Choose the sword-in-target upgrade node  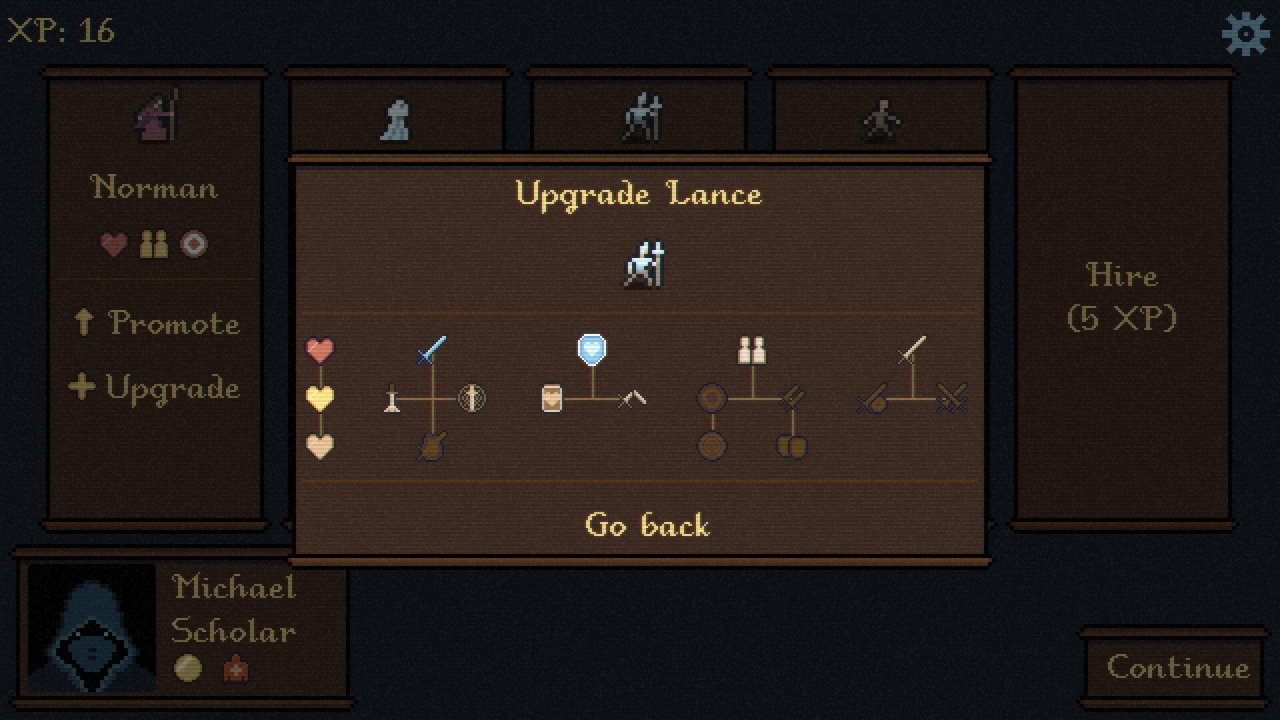tap(471, 399)
